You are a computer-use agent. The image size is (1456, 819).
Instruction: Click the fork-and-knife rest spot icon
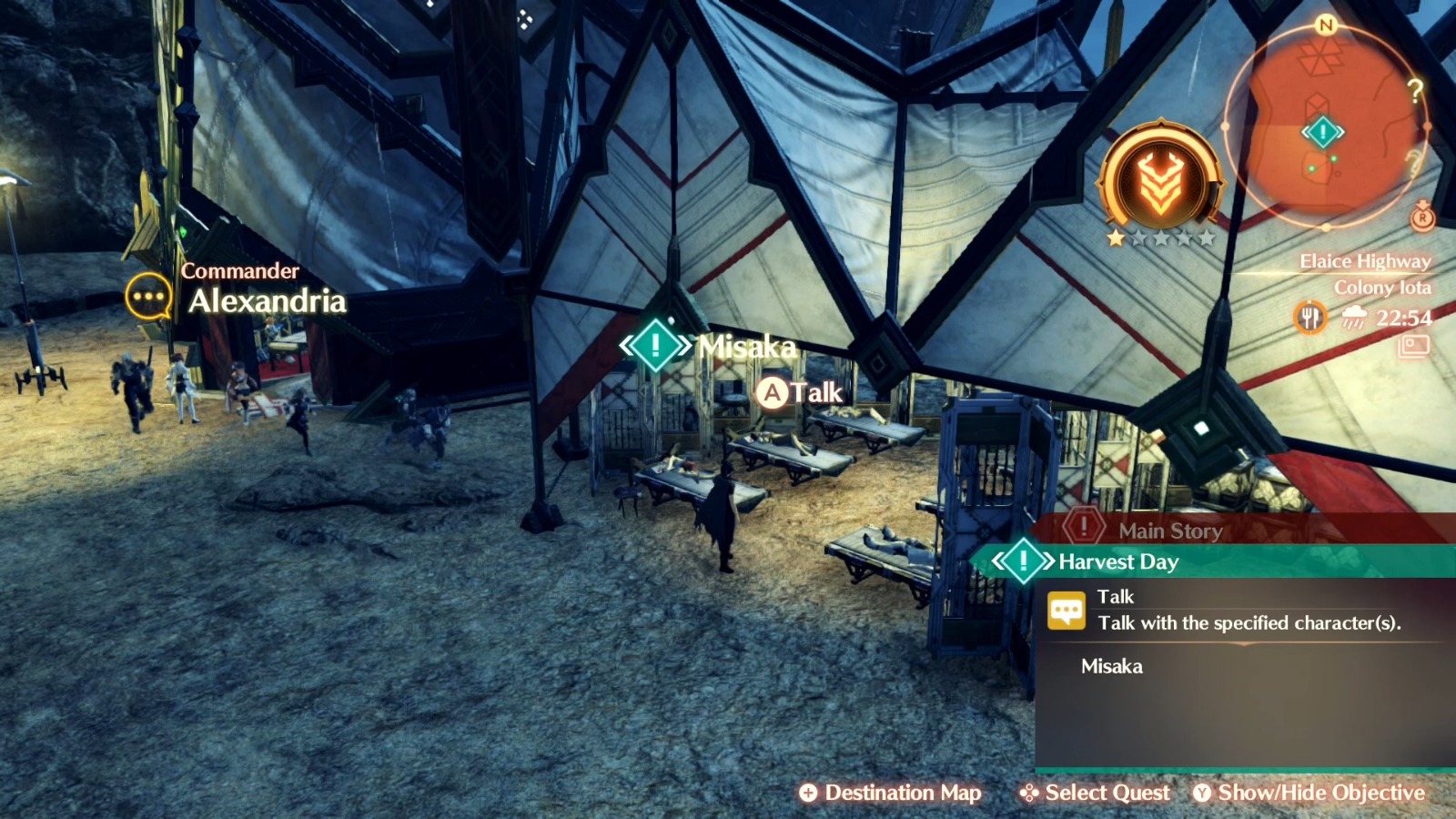(1310, 318)
